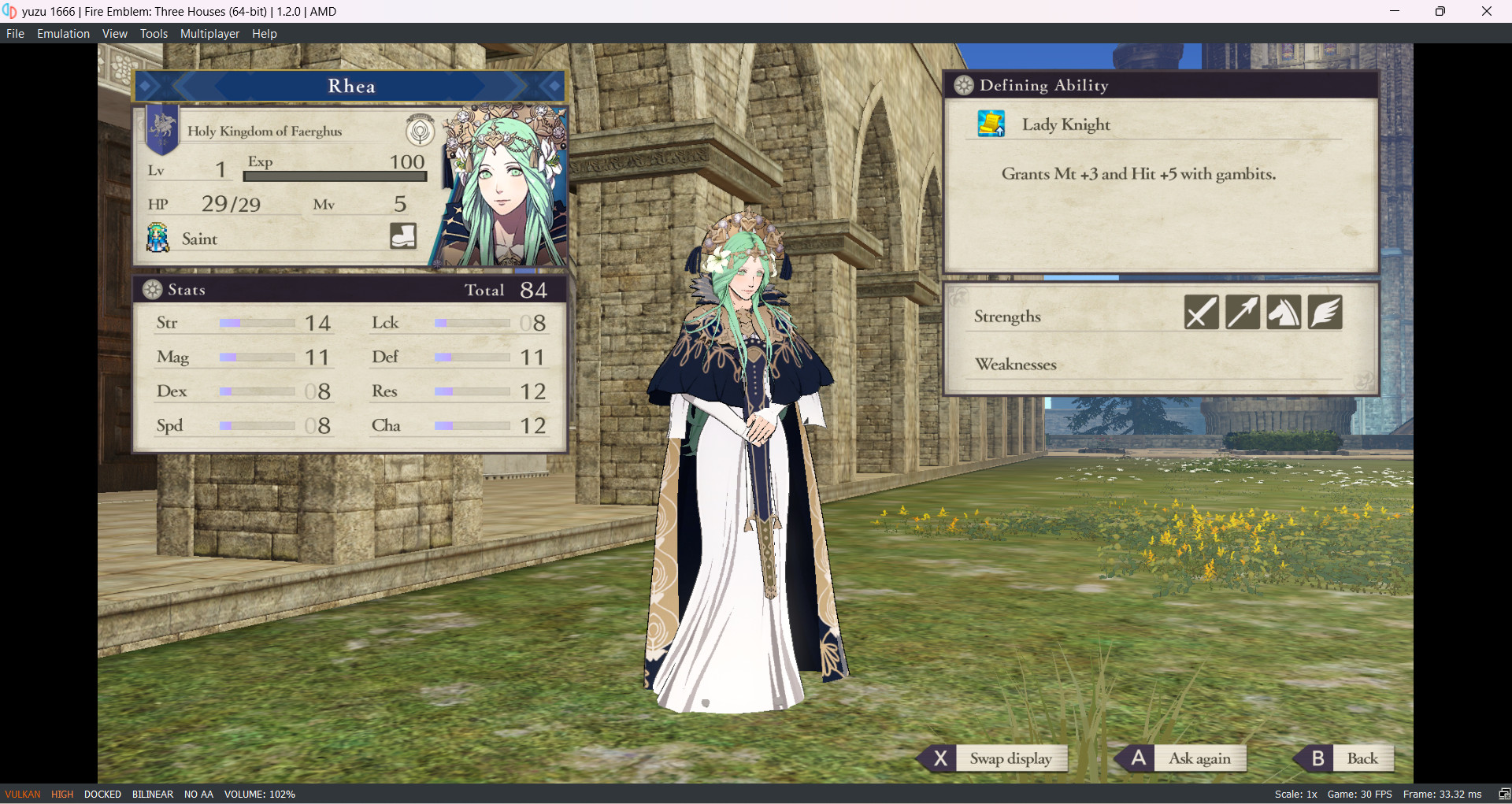Select the lance strength icon
Image resolution: width=1512 pixels, height=804 pixels.
coord(1242,312)
